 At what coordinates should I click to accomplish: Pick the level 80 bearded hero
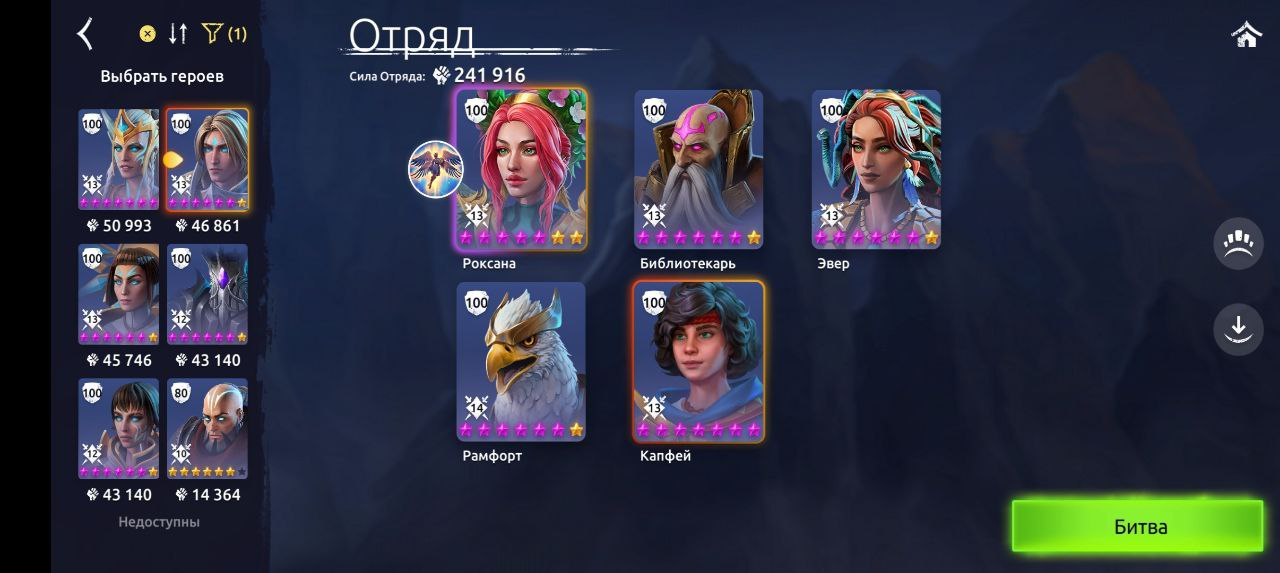click(x=207, y=428)
